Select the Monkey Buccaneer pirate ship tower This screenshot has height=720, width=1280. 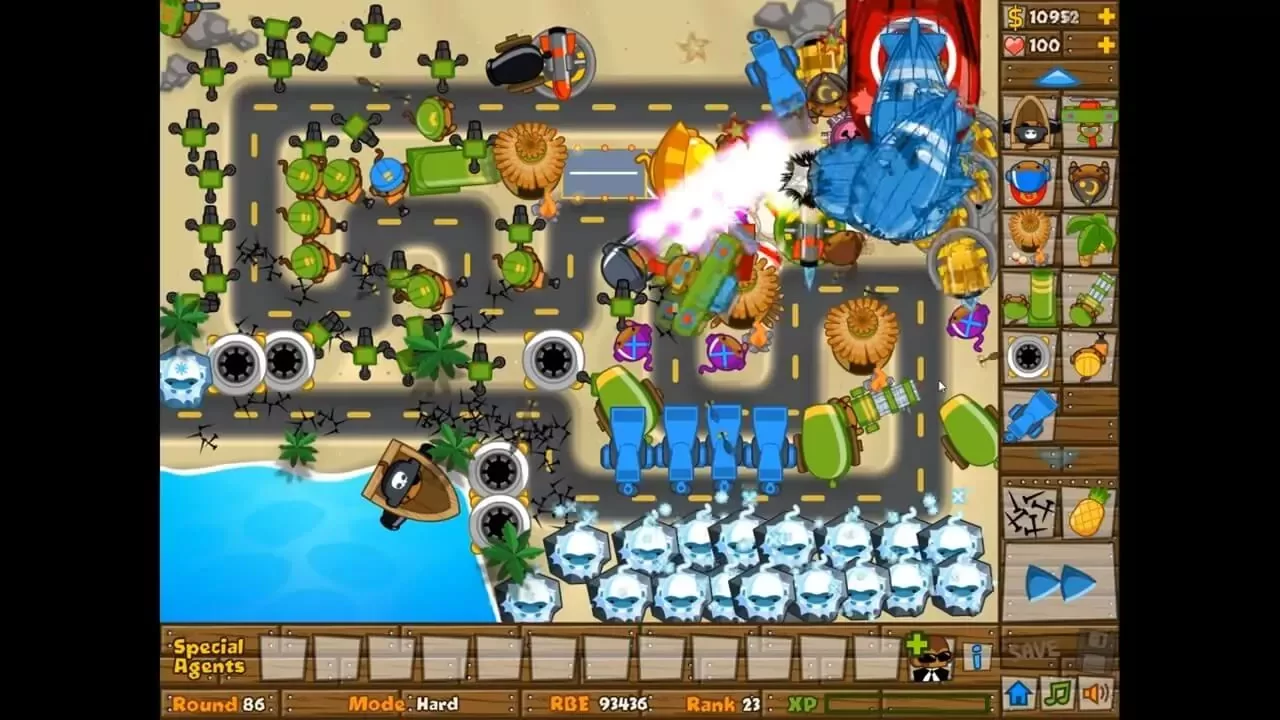(x=1029, y=123)
